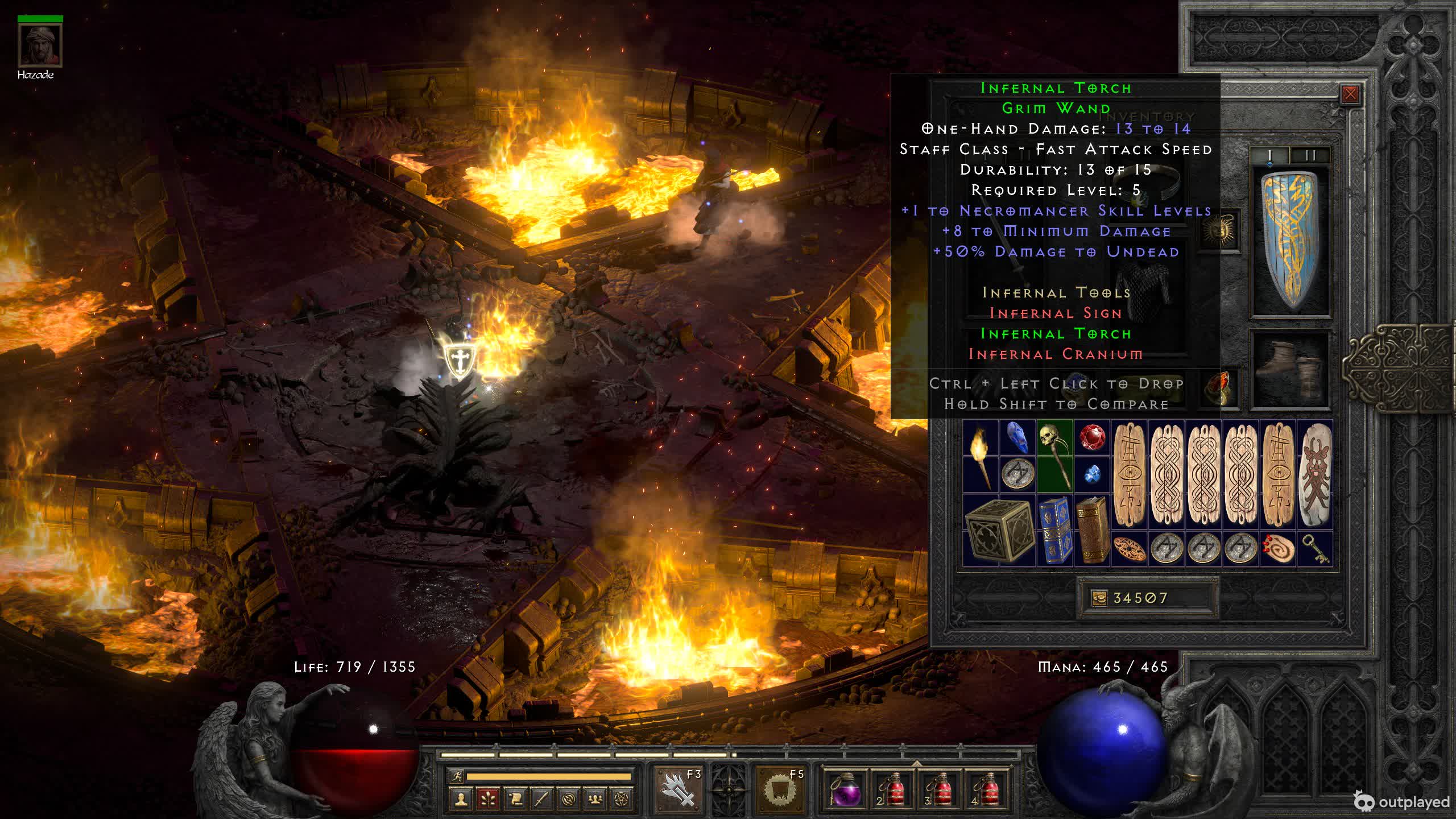Select the Hazade mercenary portrait
The width and height of the screenshot is (1456, 819).
pyautogui.click(x=40, y=45)
